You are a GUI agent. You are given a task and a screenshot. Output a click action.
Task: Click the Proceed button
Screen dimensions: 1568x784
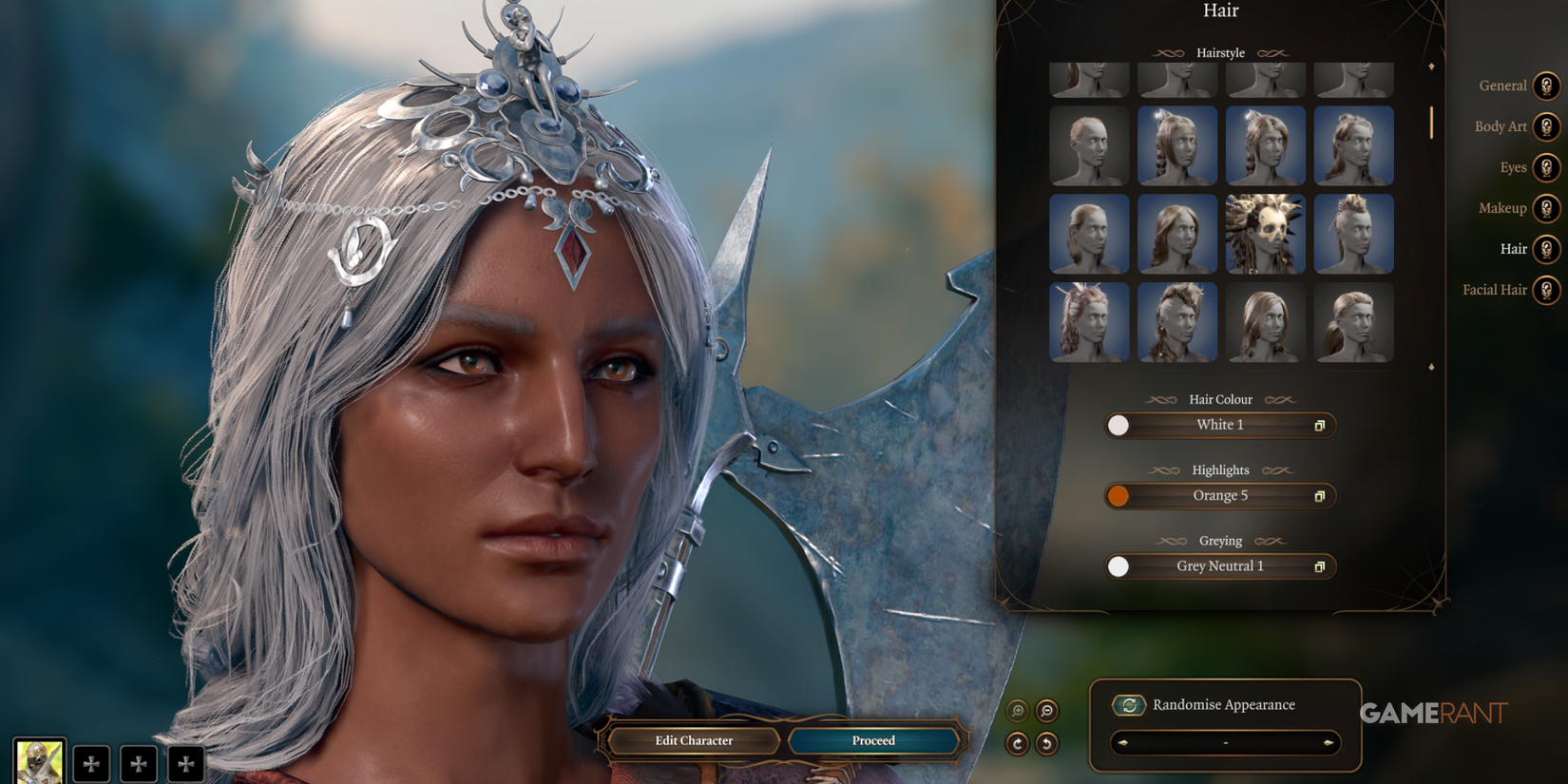pyautogui.click(x=871, y=740)
